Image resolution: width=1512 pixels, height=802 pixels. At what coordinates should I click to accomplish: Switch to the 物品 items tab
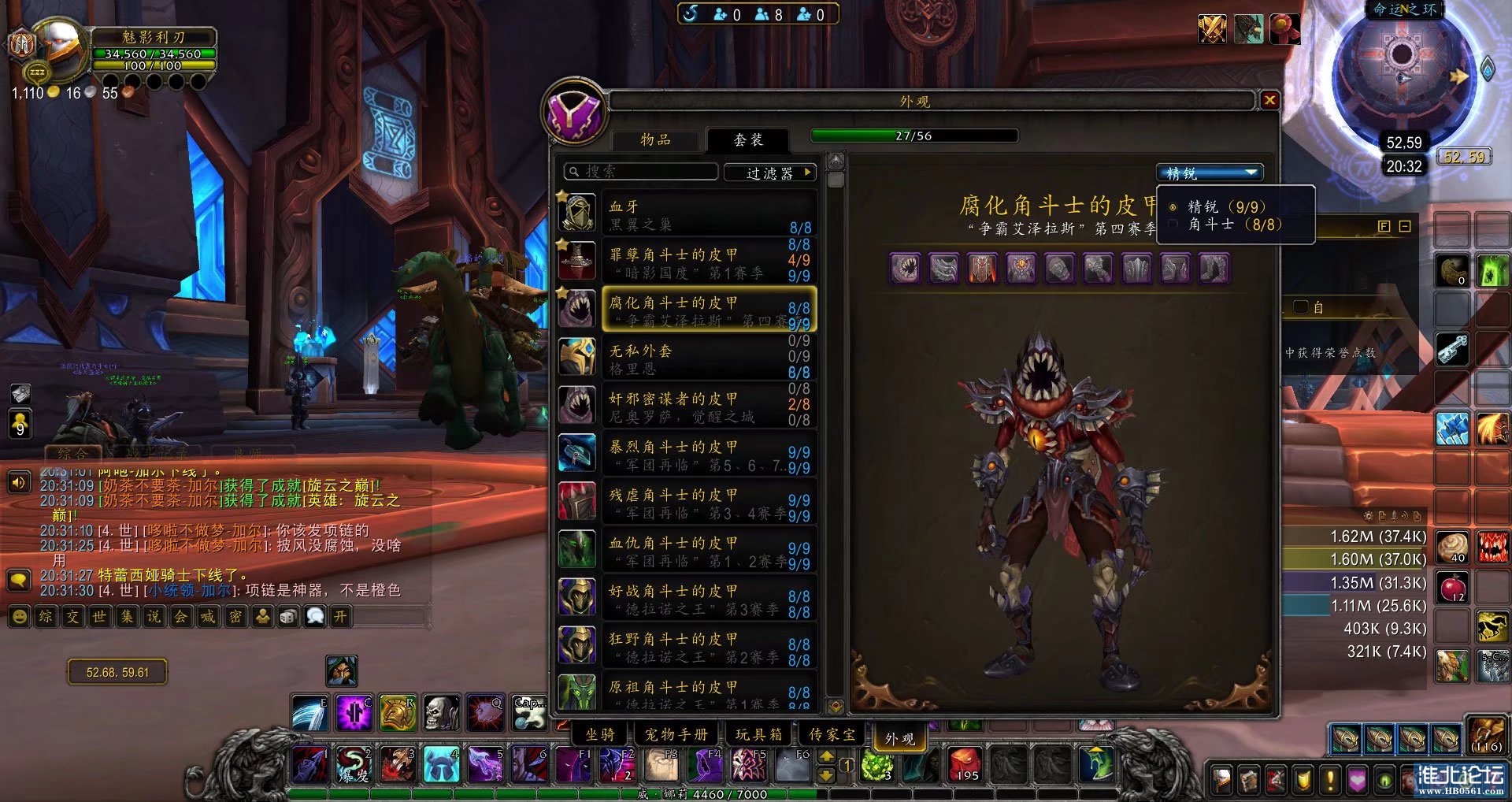click(655, 139)
